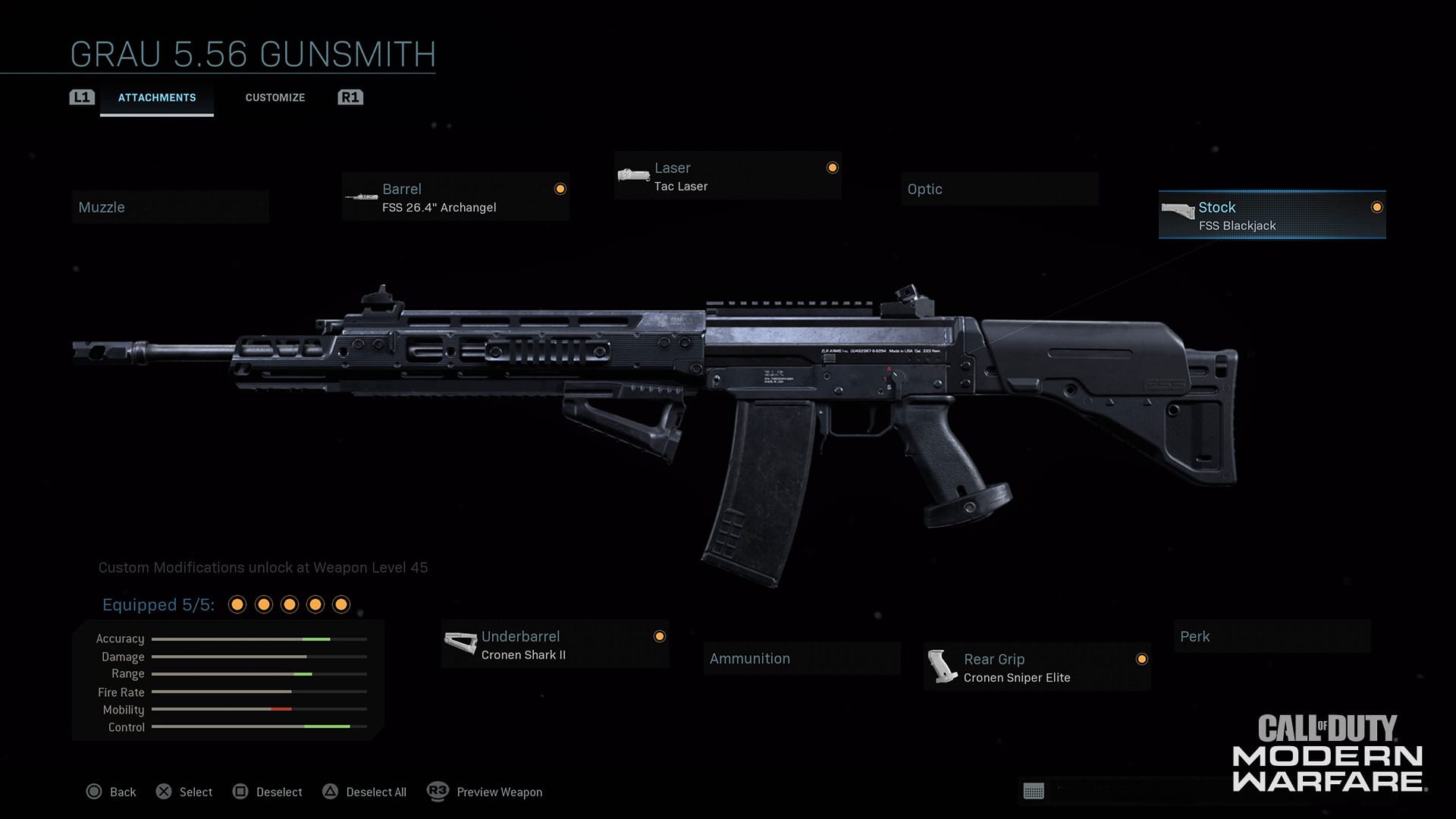Select the Attachments tab

pos(157,97)
